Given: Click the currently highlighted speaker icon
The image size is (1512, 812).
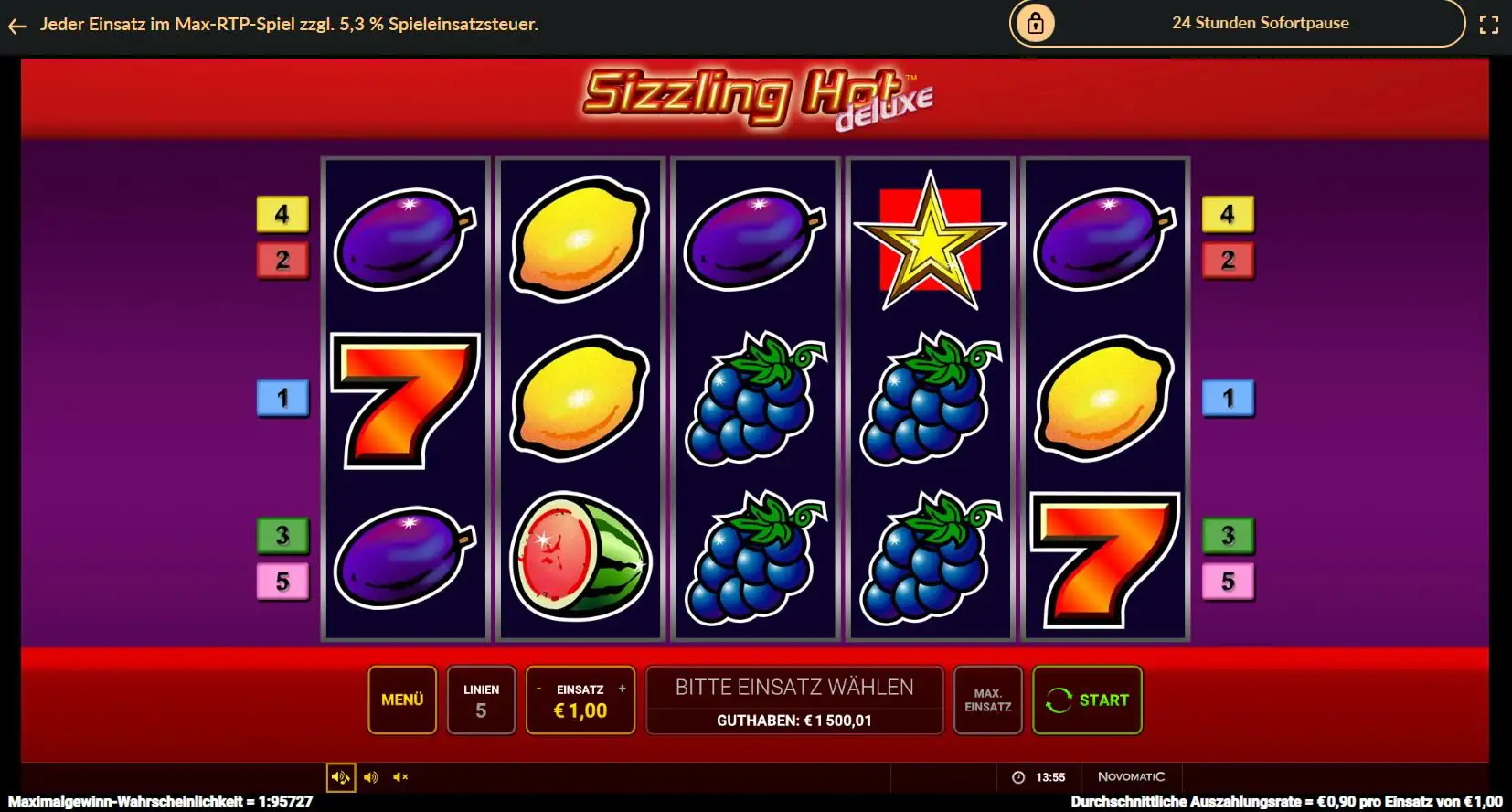Looking at the screenshot, I should pos(341,776).
